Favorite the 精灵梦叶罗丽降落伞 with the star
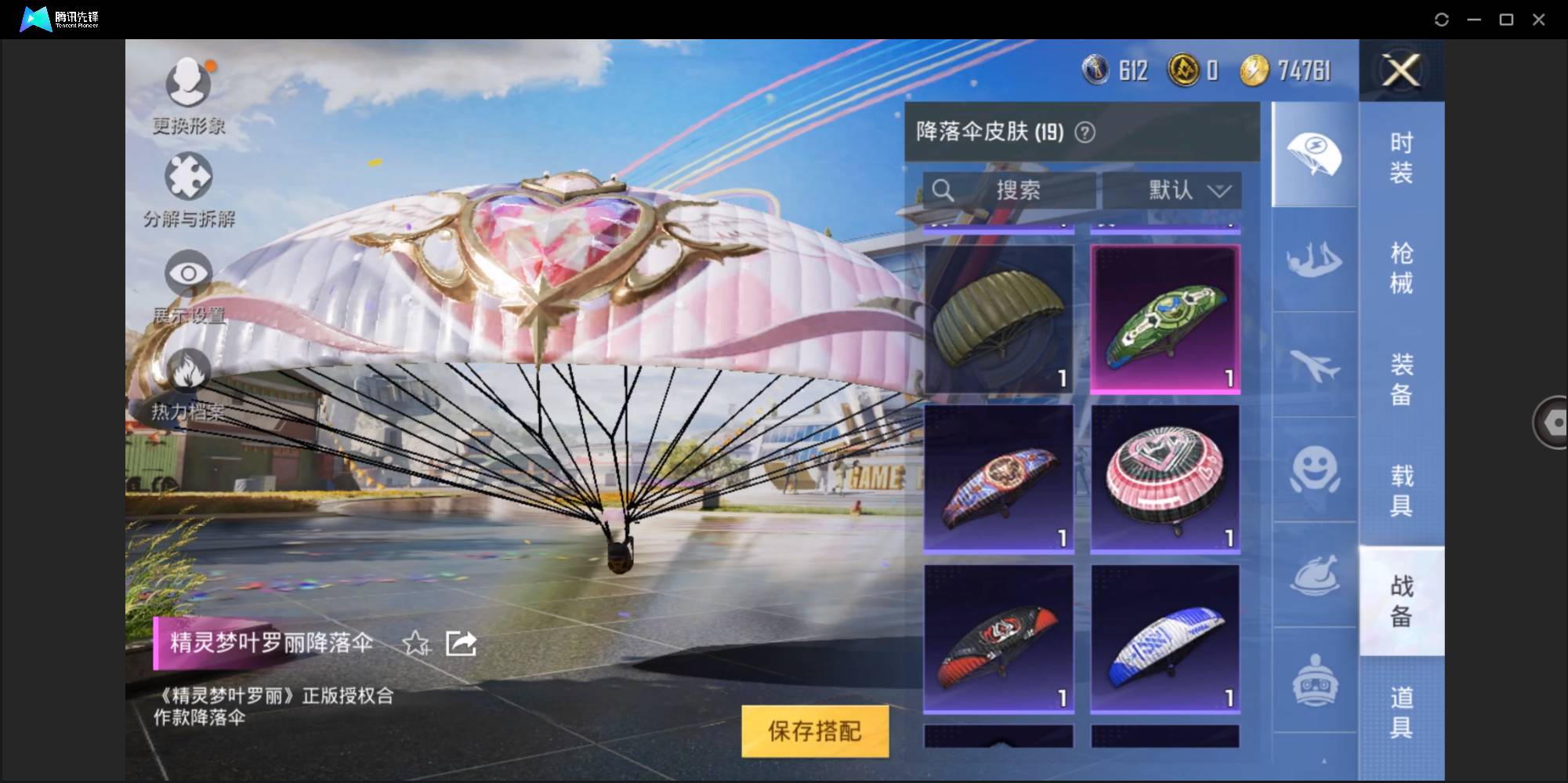The image size is (1568, 783). coord(417,644)
